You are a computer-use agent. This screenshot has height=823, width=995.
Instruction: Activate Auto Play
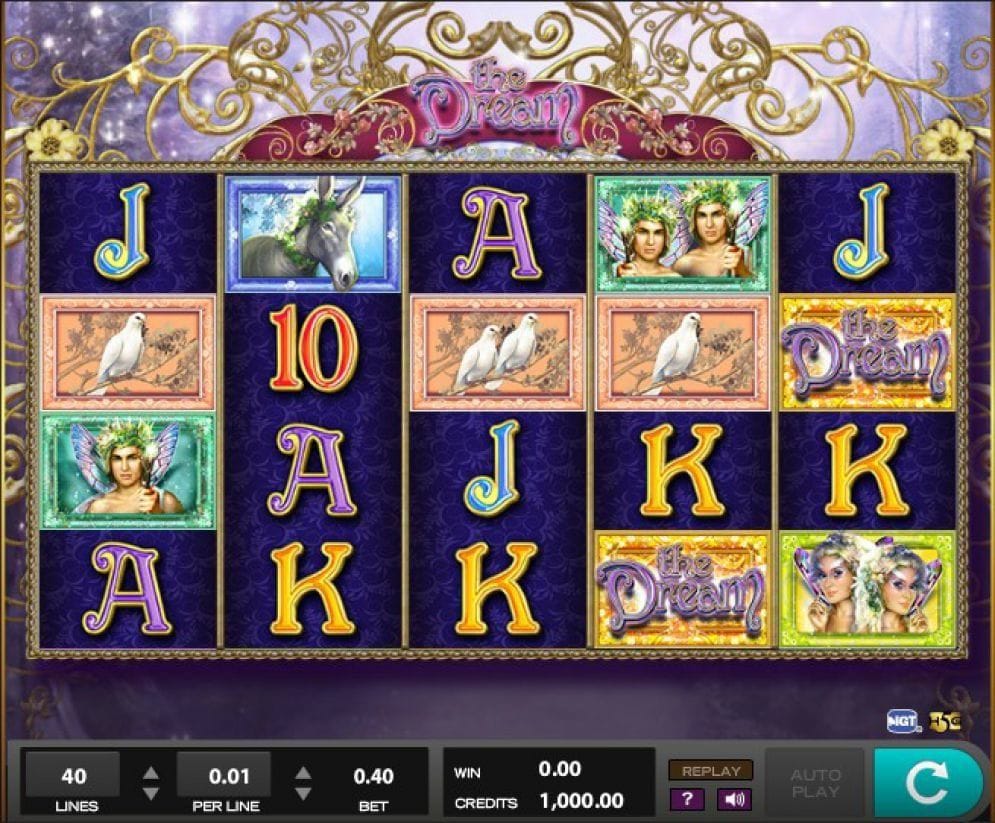[815, 783]
